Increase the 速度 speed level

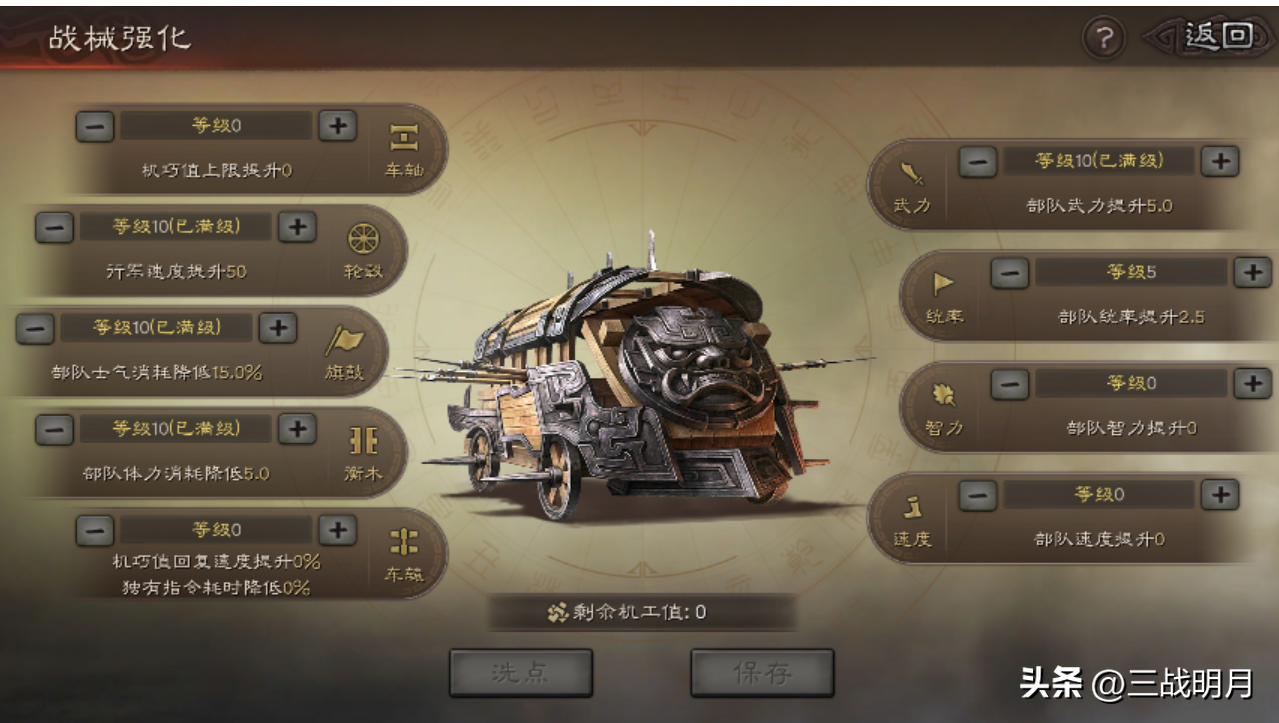(1220, 494)
